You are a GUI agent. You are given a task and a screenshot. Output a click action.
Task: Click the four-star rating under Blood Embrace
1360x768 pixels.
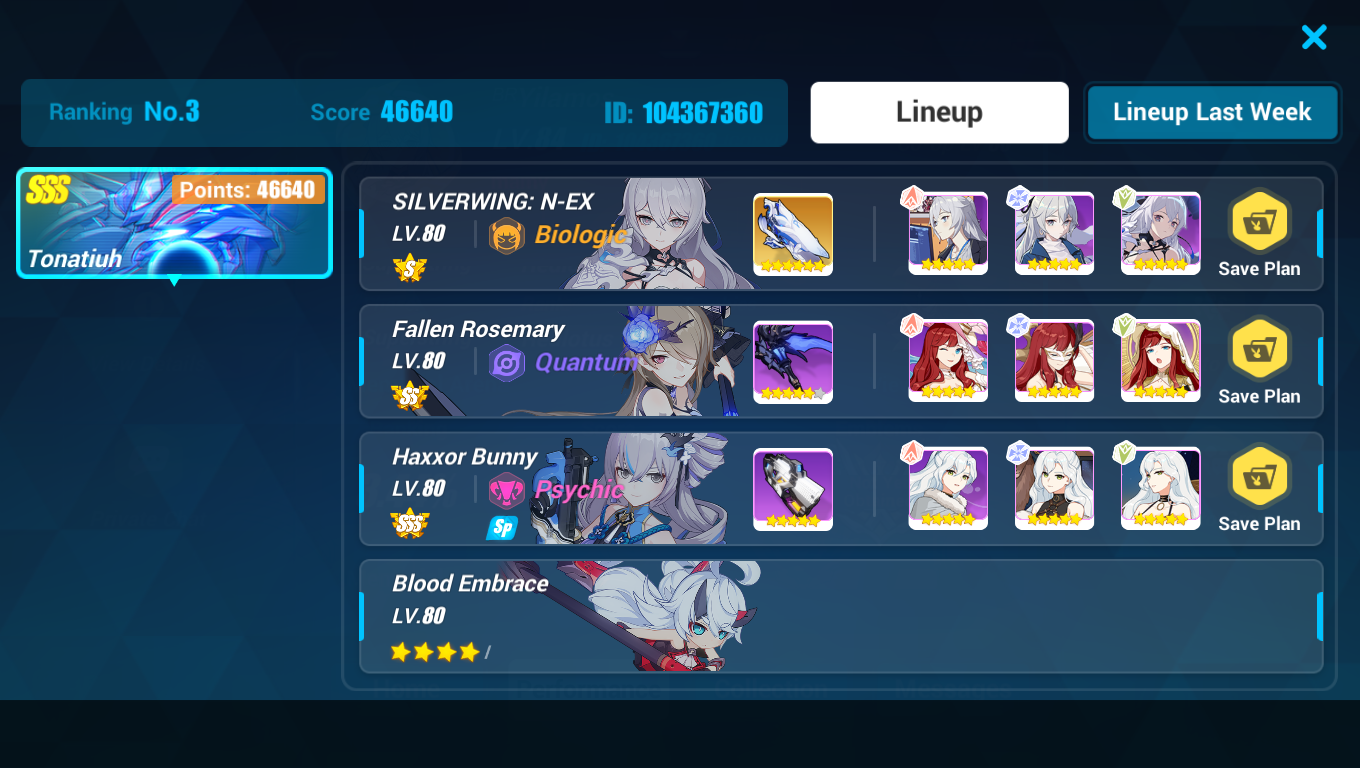434,650
